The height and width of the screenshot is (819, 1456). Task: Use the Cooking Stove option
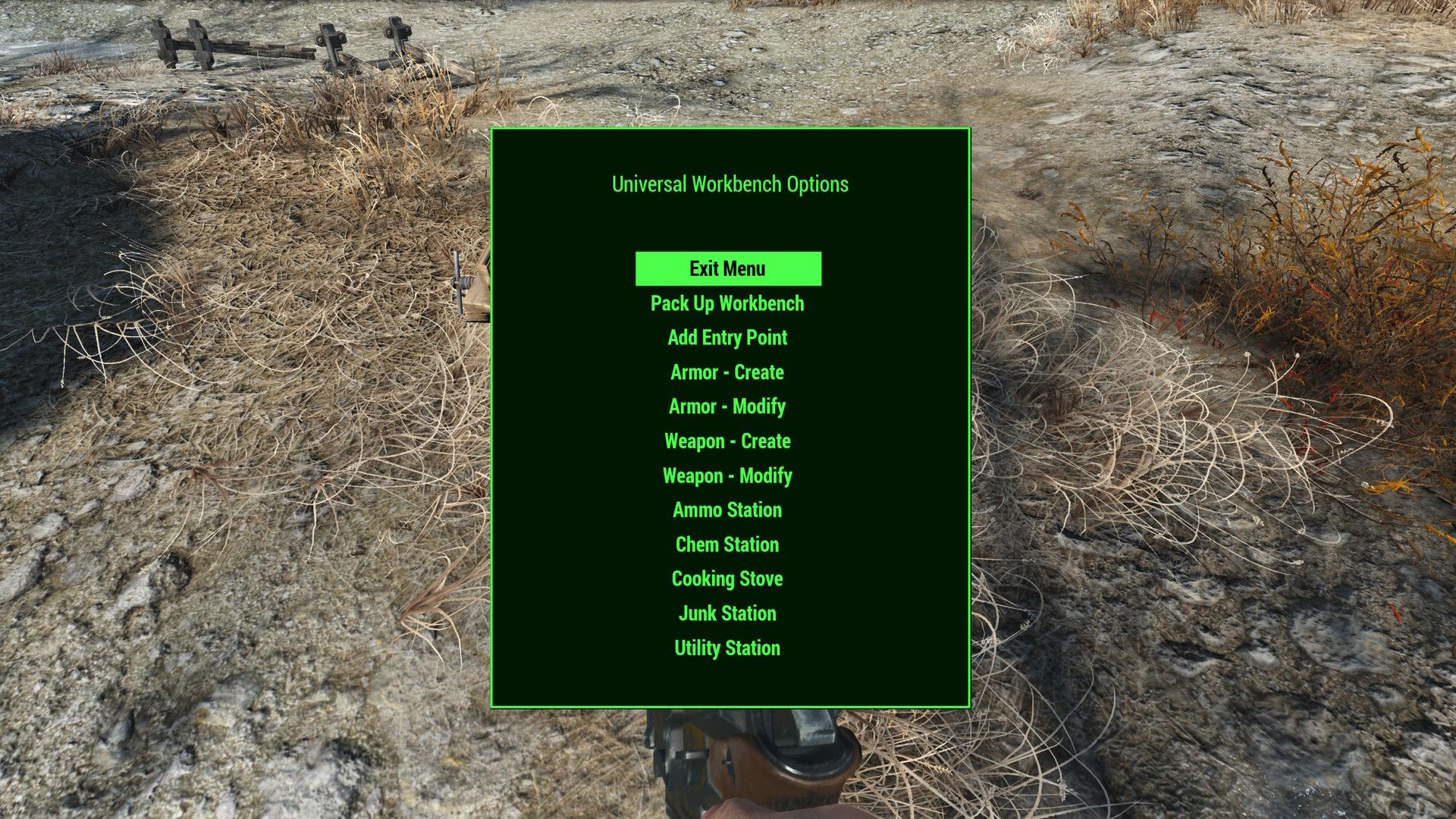727,579
